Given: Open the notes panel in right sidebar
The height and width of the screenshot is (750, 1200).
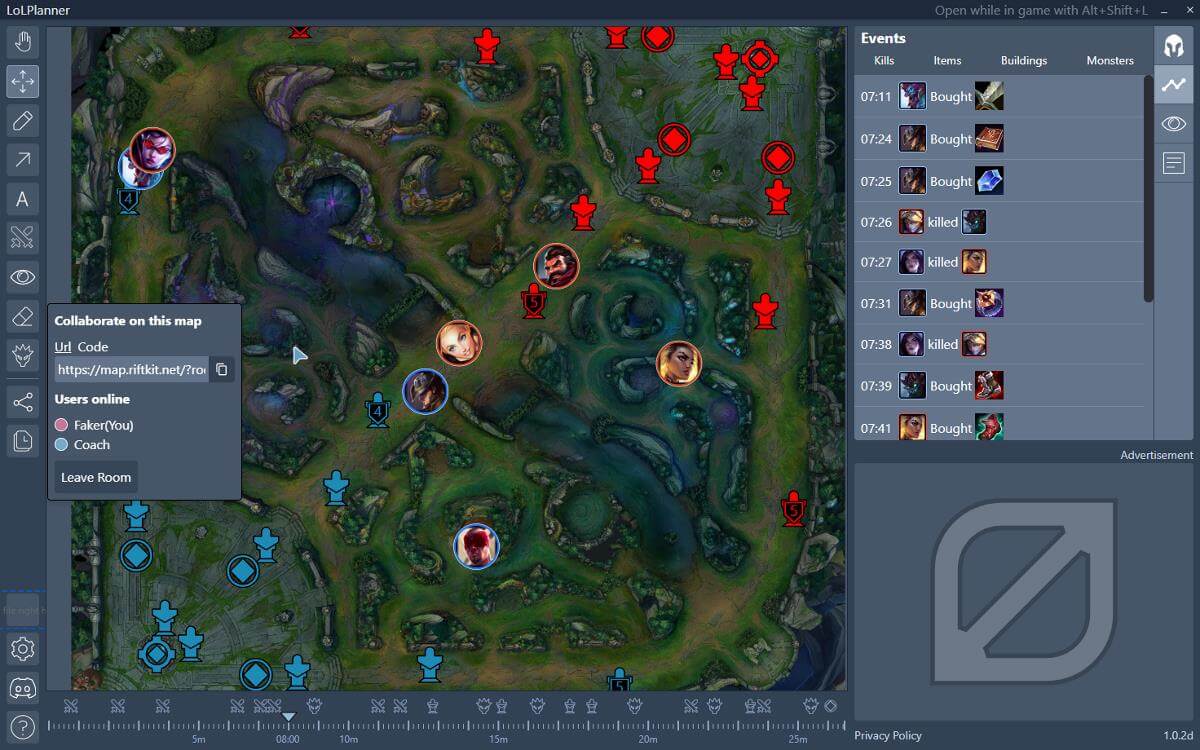Looking at the screenshot, I should pos(1174,162).
